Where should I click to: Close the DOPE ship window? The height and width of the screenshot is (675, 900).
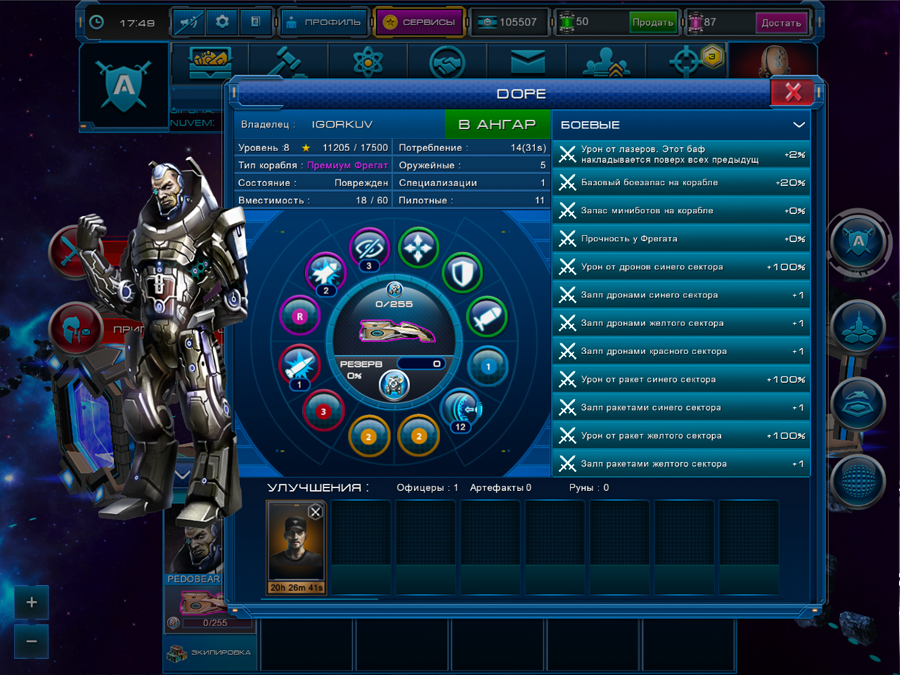coord(792,93)
